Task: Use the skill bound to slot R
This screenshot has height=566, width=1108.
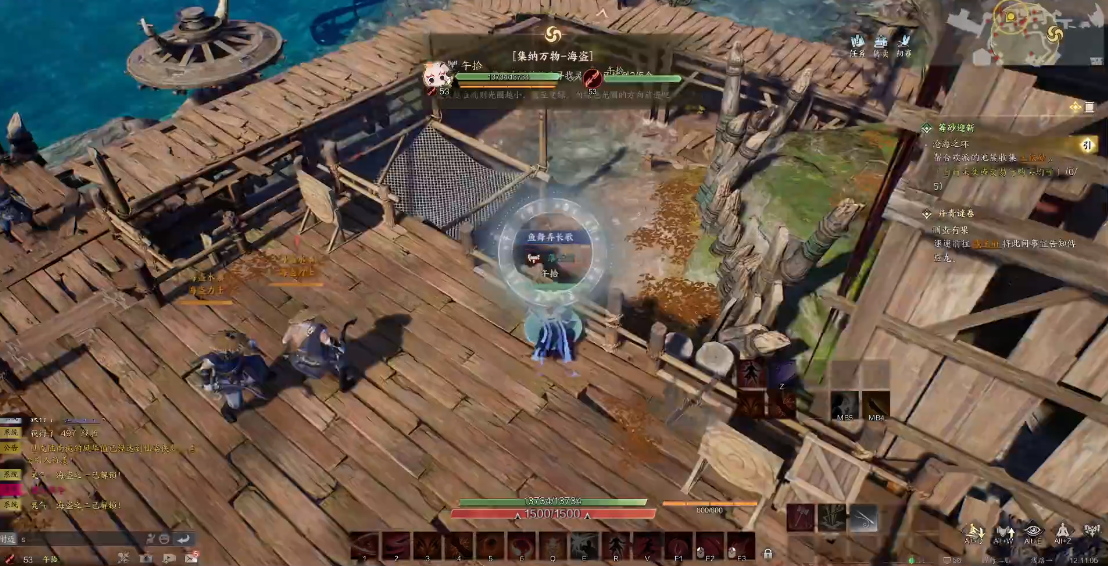Action: [616, 545]
